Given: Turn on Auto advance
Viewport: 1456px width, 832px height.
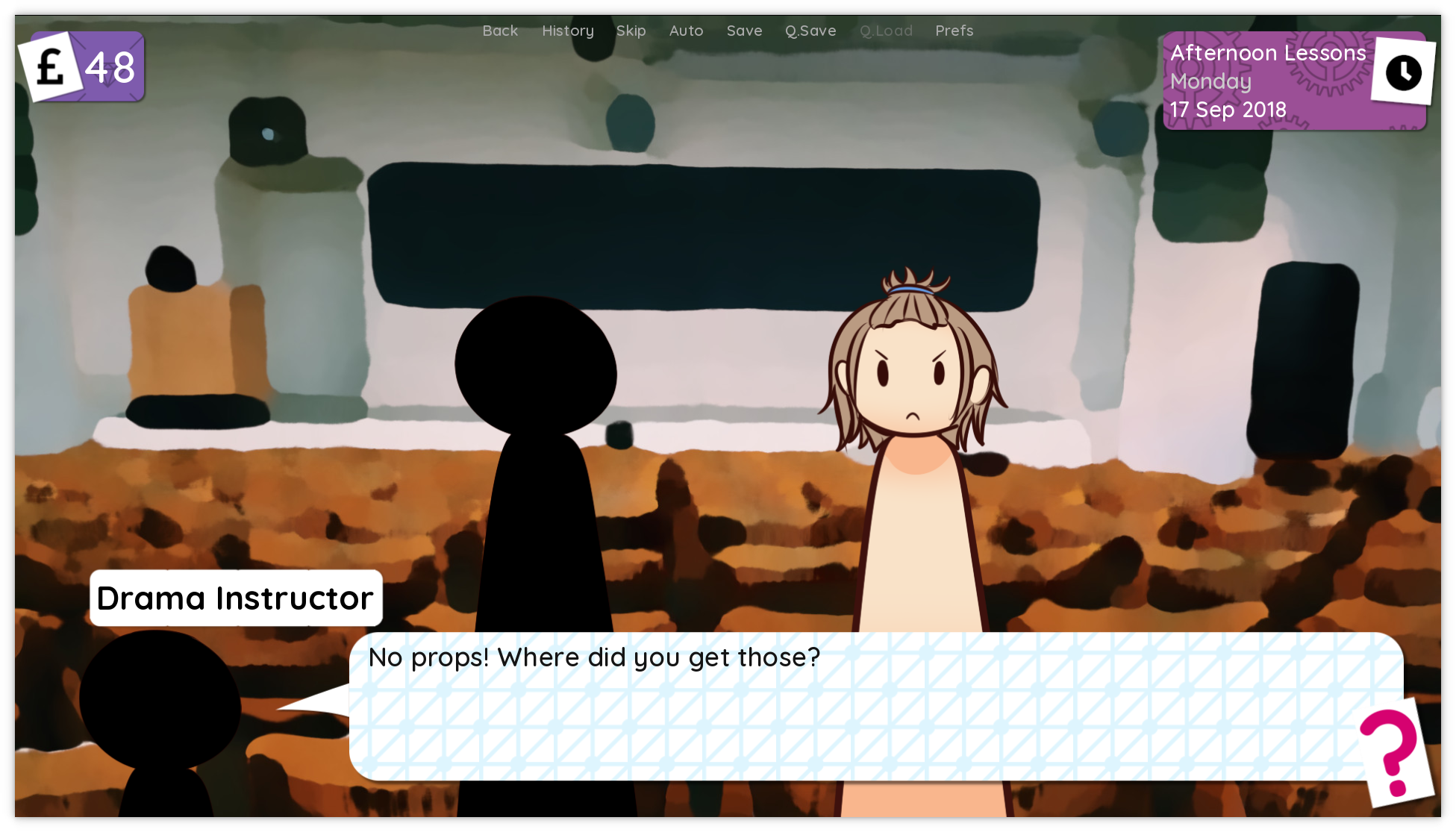Looking at the screenshot, I should tap(686, 31).
